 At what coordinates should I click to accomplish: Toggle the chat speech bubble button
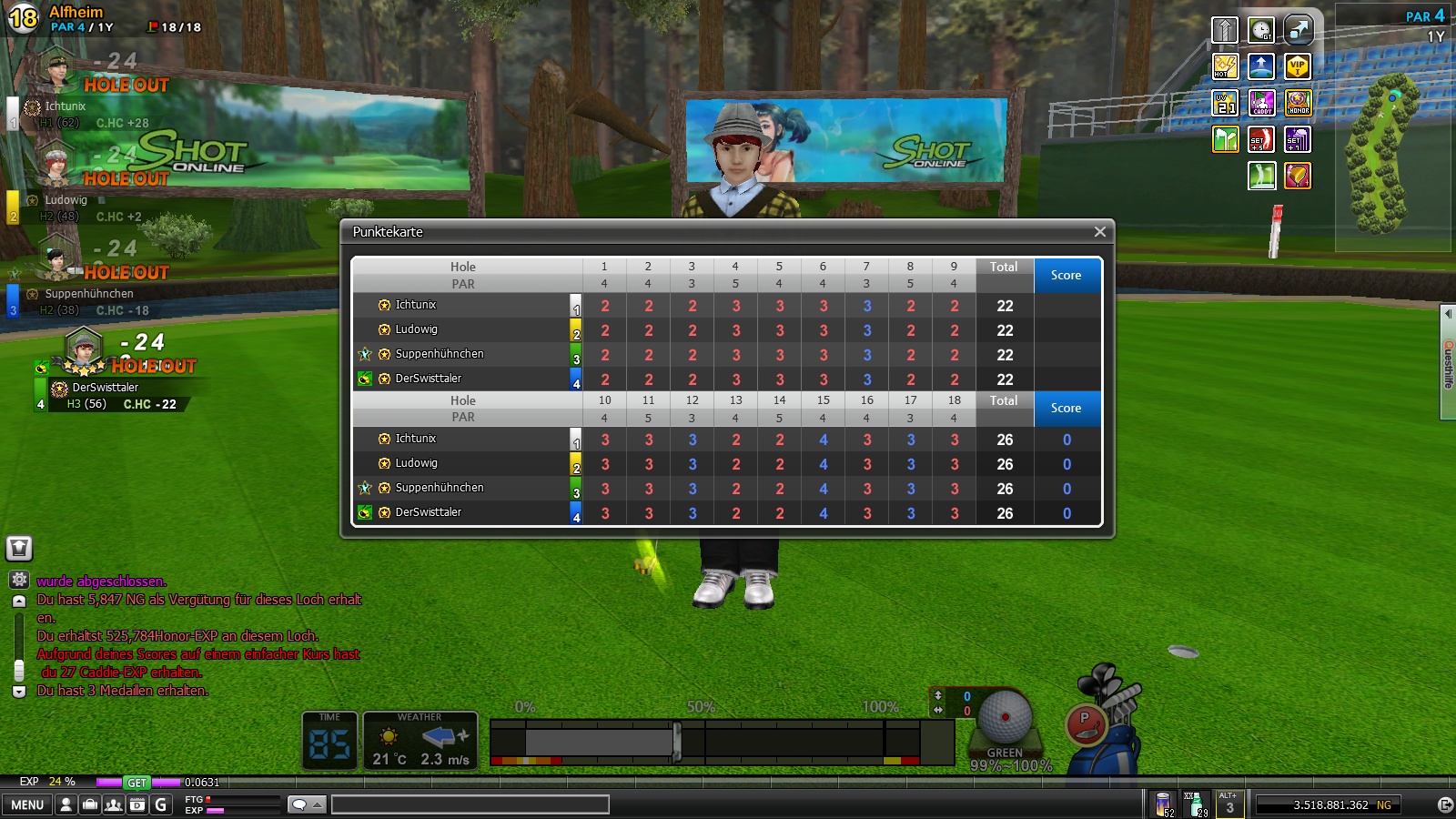307,804
